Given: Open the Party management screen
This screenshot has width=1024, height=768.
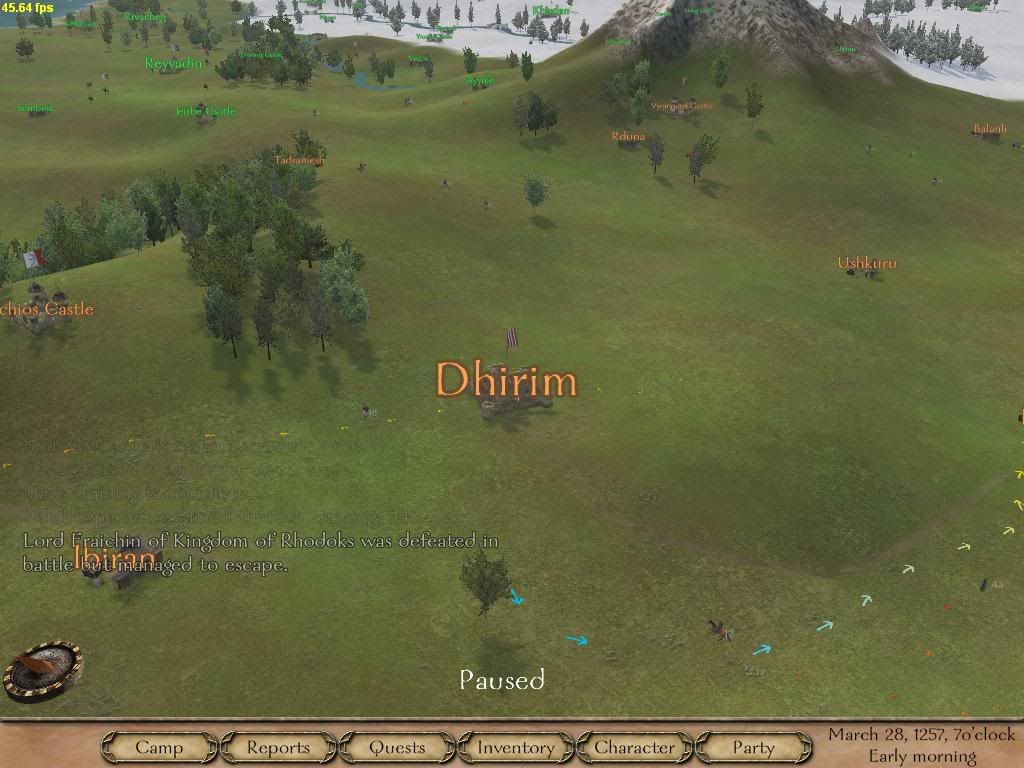Looking at the screenshot, I should point(753,747).
